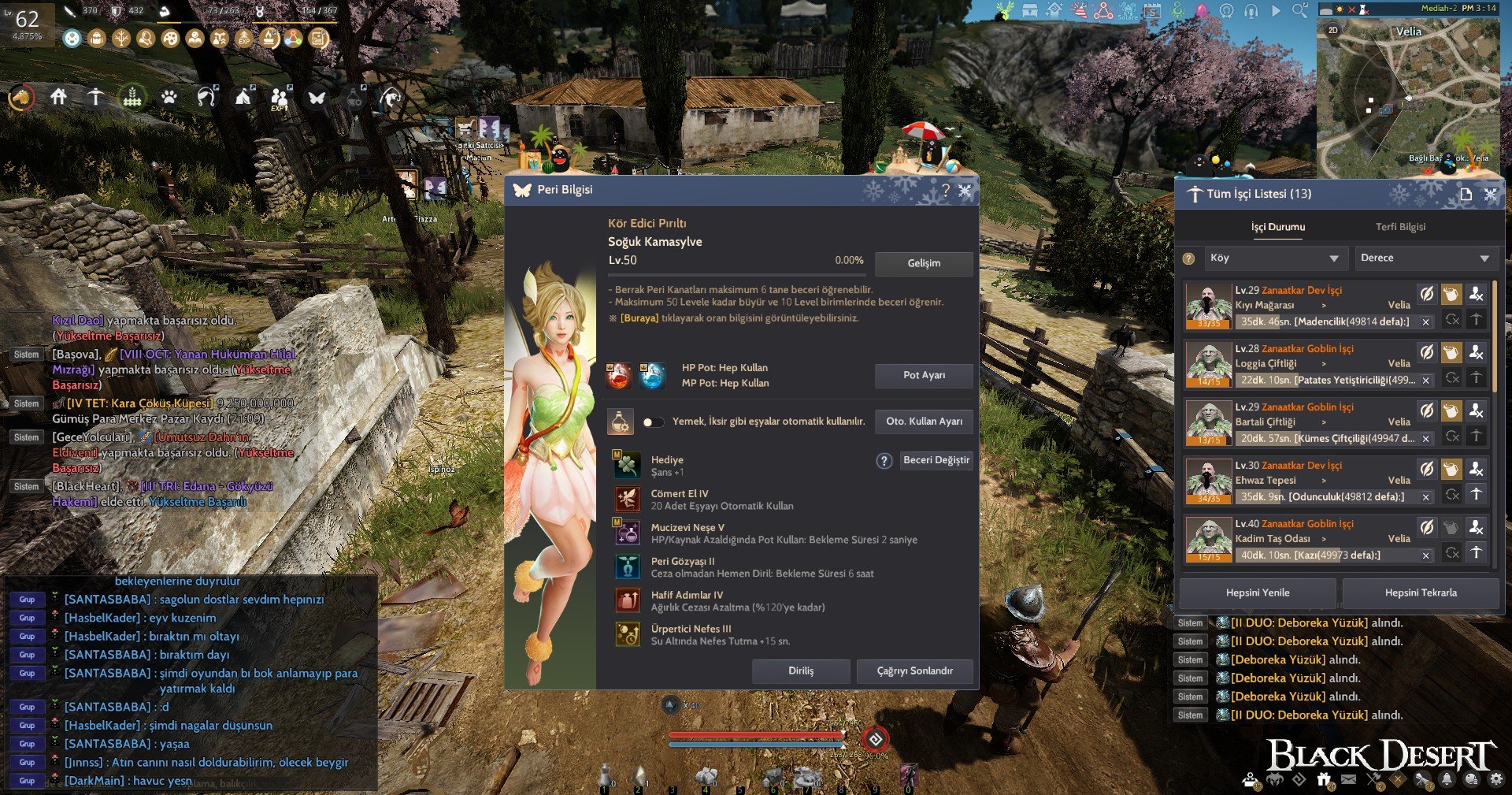Screen dimensions: 1512x795
Task: Cancel the Kıyı Mağarası Madencilik job
Action: 1425,322
